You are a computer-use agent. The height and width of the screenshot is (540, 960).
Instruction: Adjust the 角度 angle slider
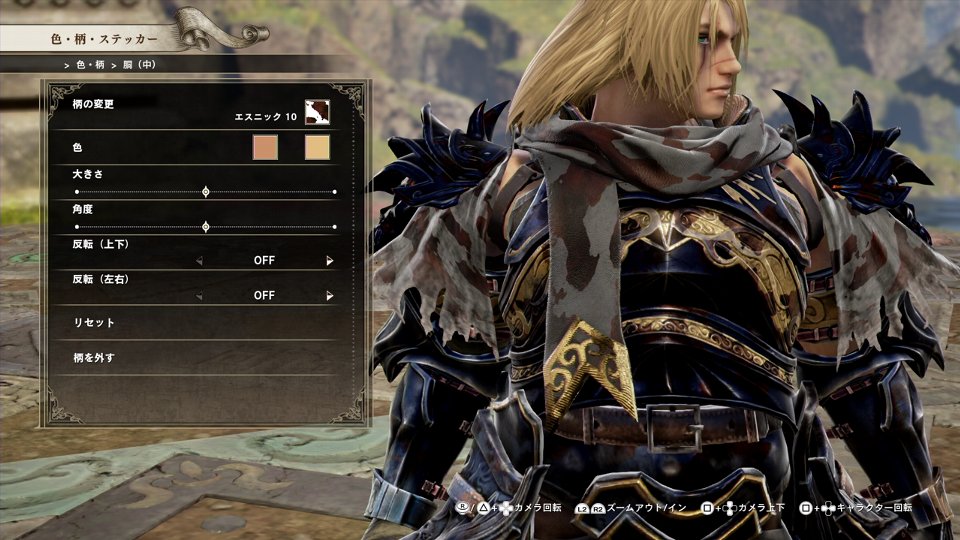click(206, 227)
